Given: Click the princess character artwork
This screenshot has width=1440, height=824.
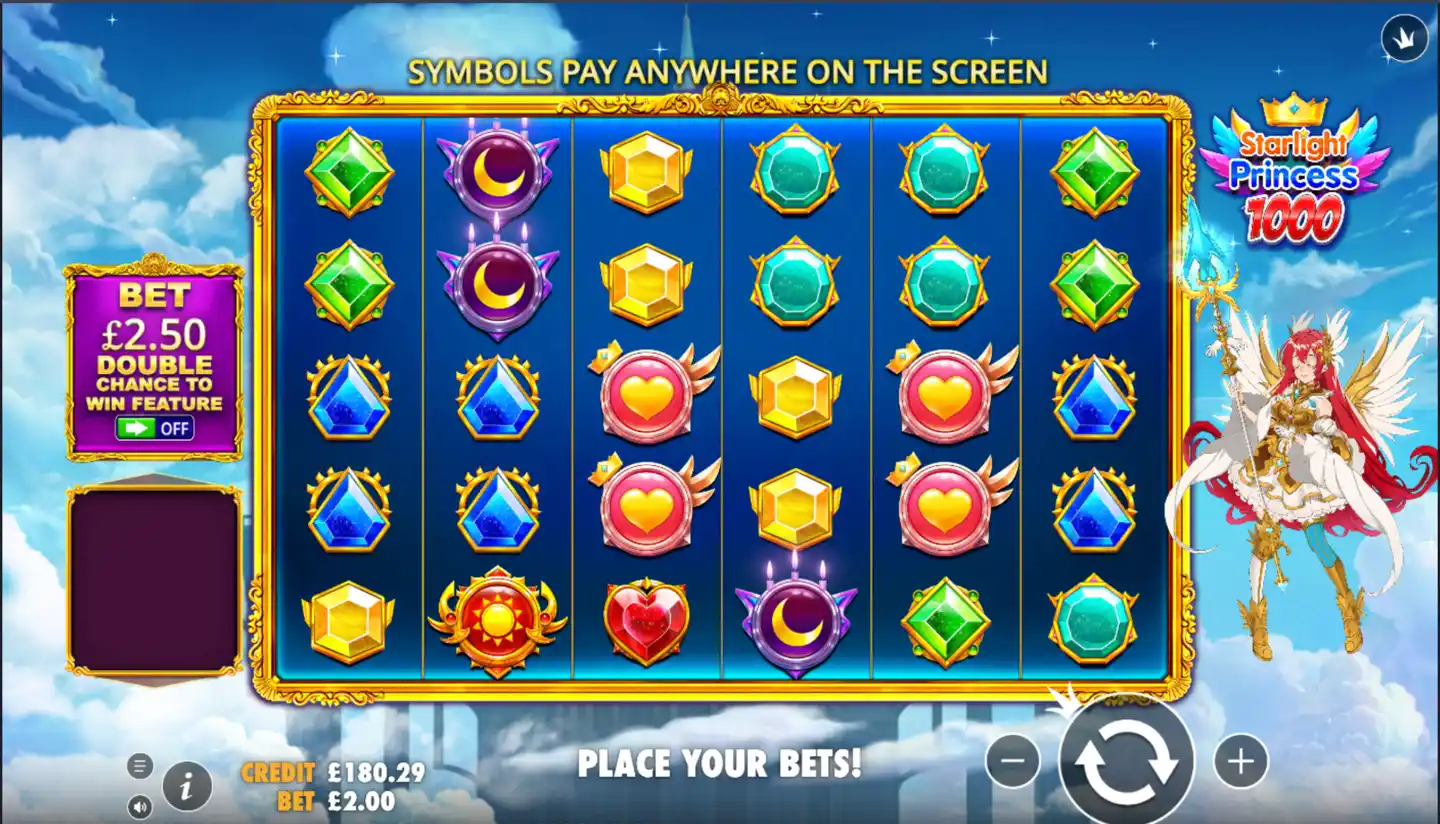Looking at the screenshot, I should [x=1300, y=450].
